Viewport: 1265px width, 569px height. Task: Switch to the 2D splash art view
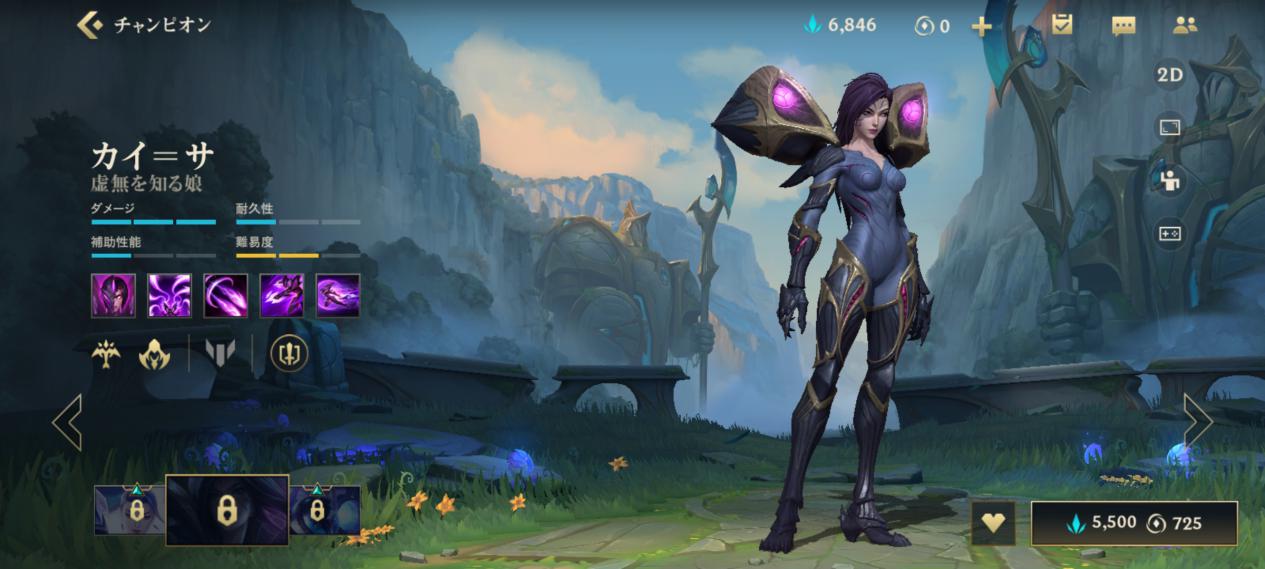coord(1169,75)
